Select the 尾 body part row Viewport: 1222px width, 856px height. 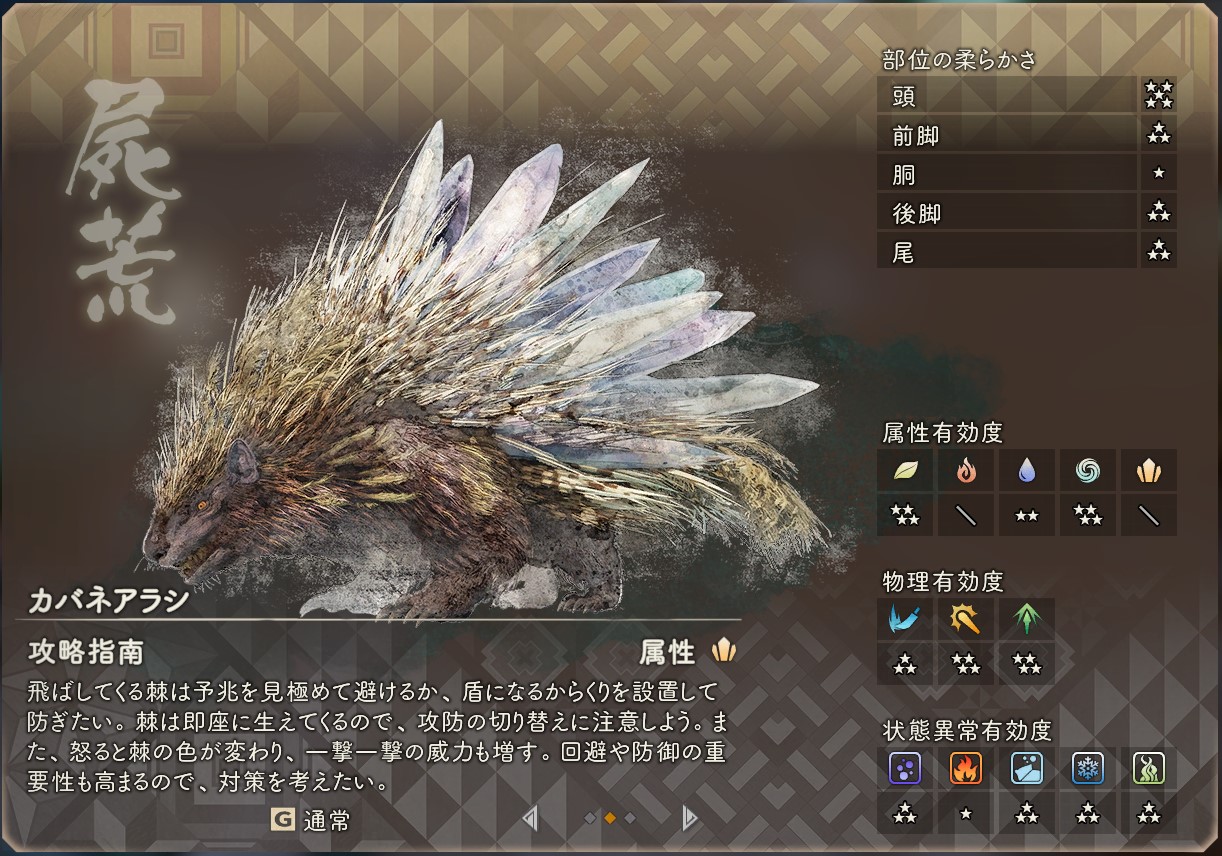click(x=1007, y=252)
